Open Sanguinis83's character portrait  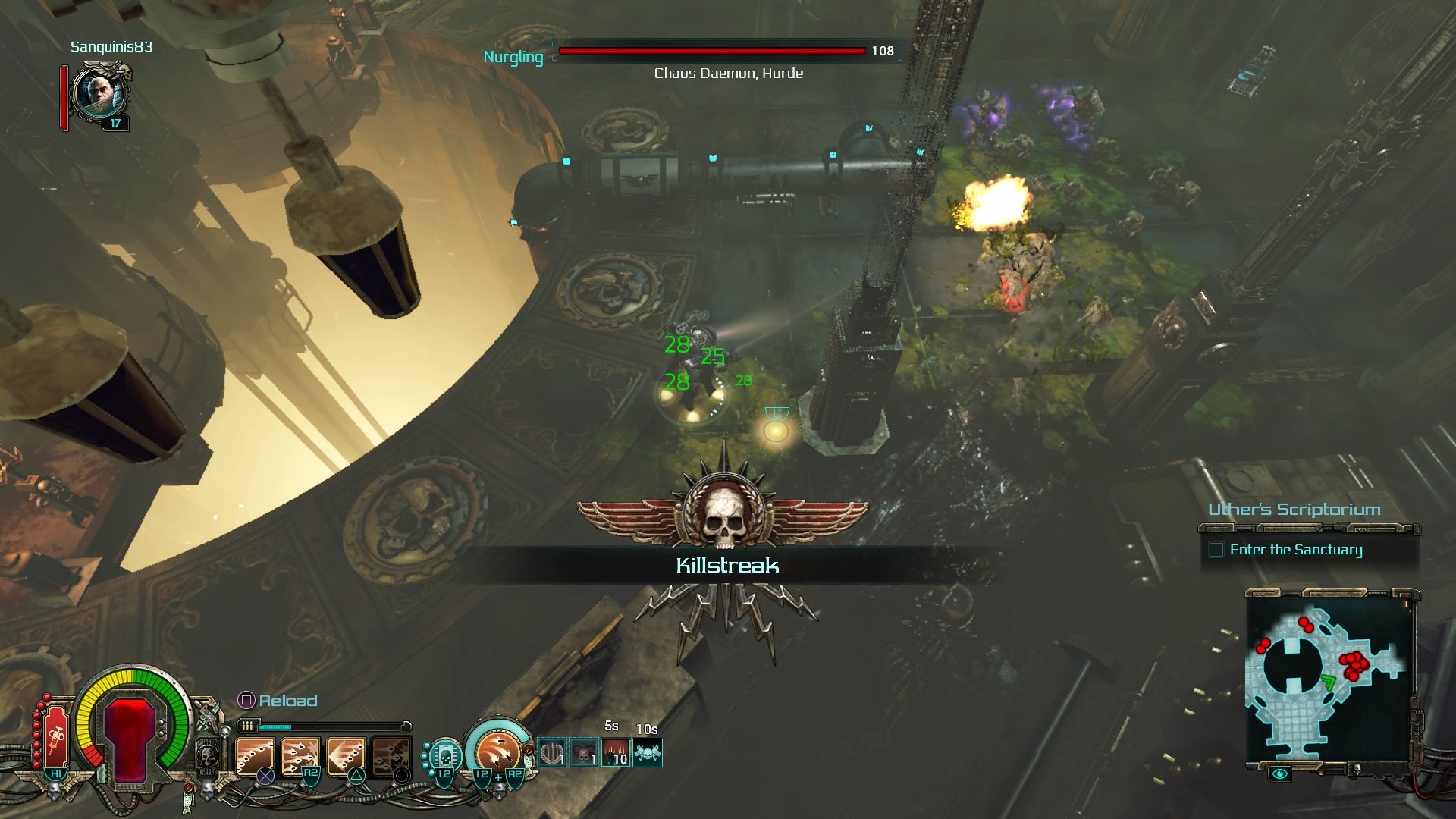(x=99, y=95)
